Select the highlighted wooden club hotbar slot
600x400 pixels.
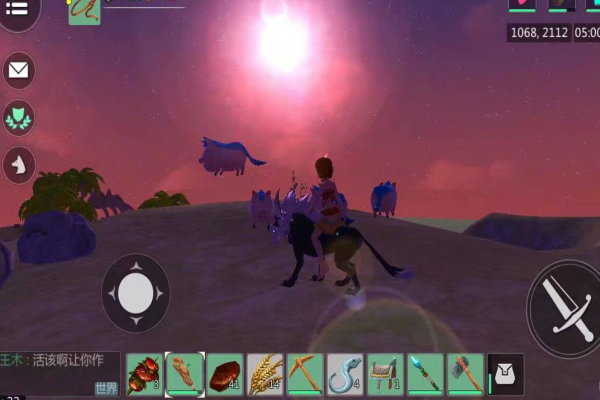point(185,374)
